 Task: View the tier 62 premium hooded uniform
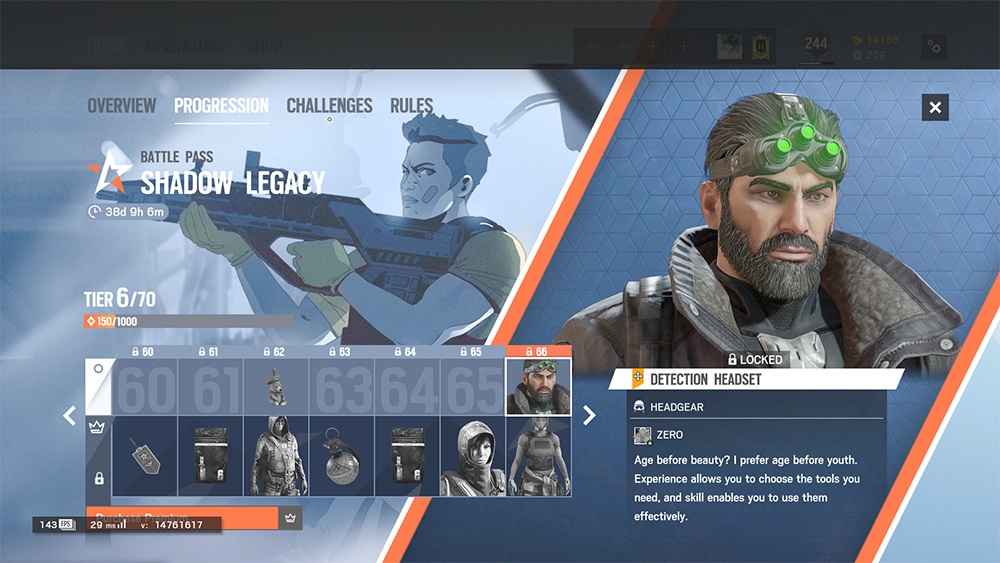coord(276,456)
